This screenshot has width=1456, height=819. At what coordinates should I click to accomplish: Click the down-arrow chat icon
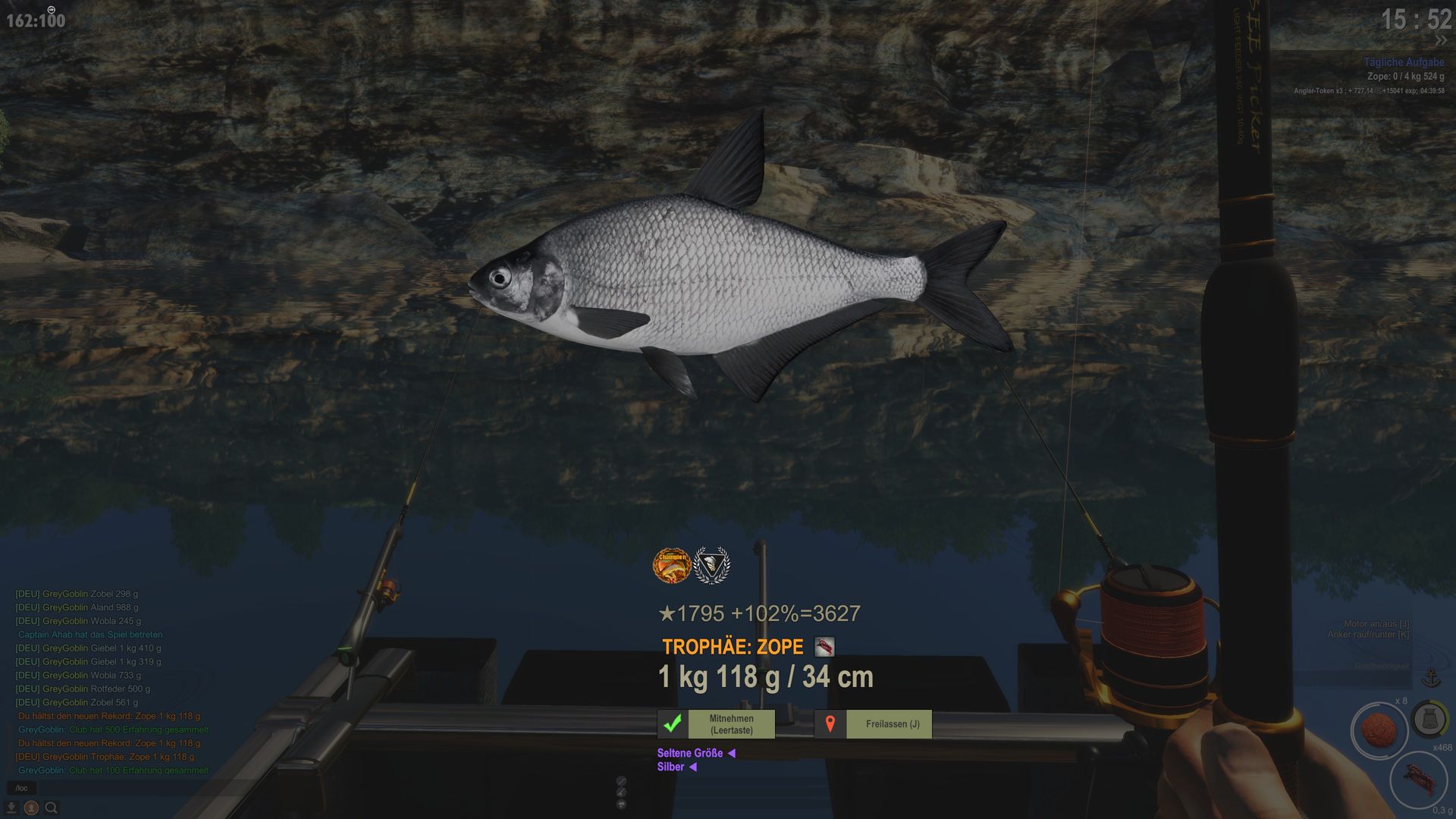click(x=11, y=808)
